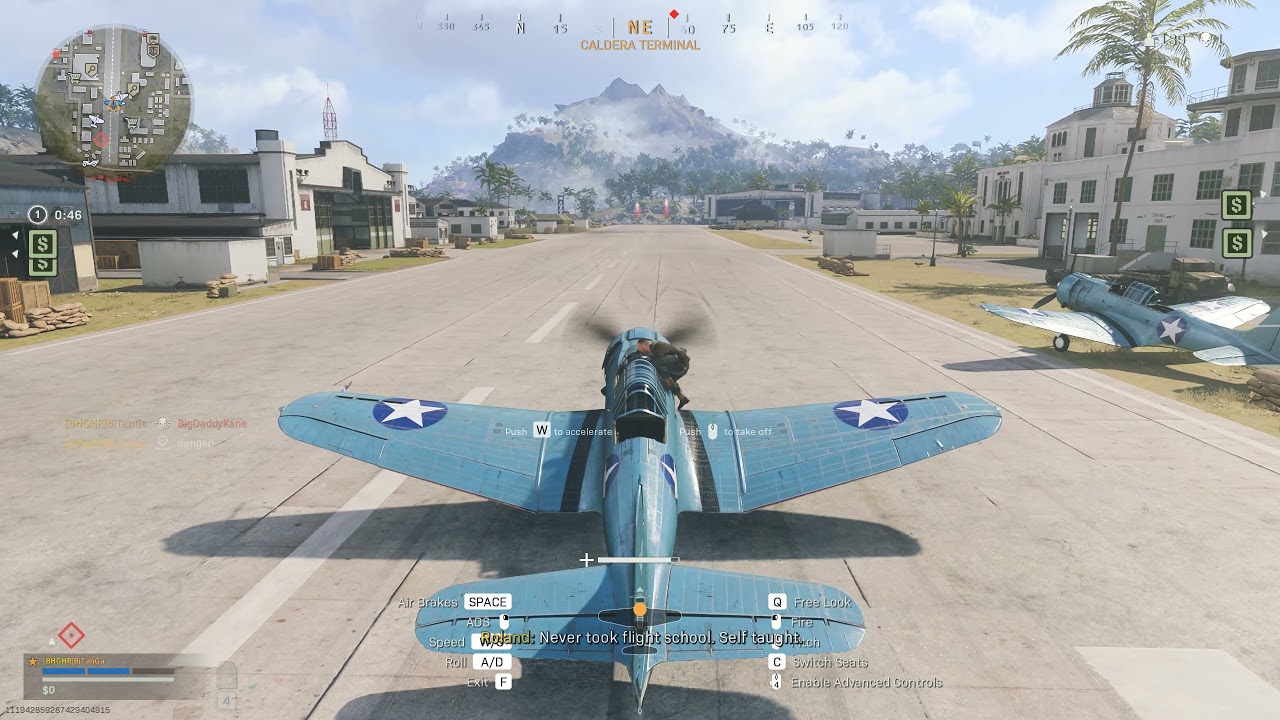Select the red diamond marker on the compass
This screenshot has width=1280, height=720.
click(674, 14)
